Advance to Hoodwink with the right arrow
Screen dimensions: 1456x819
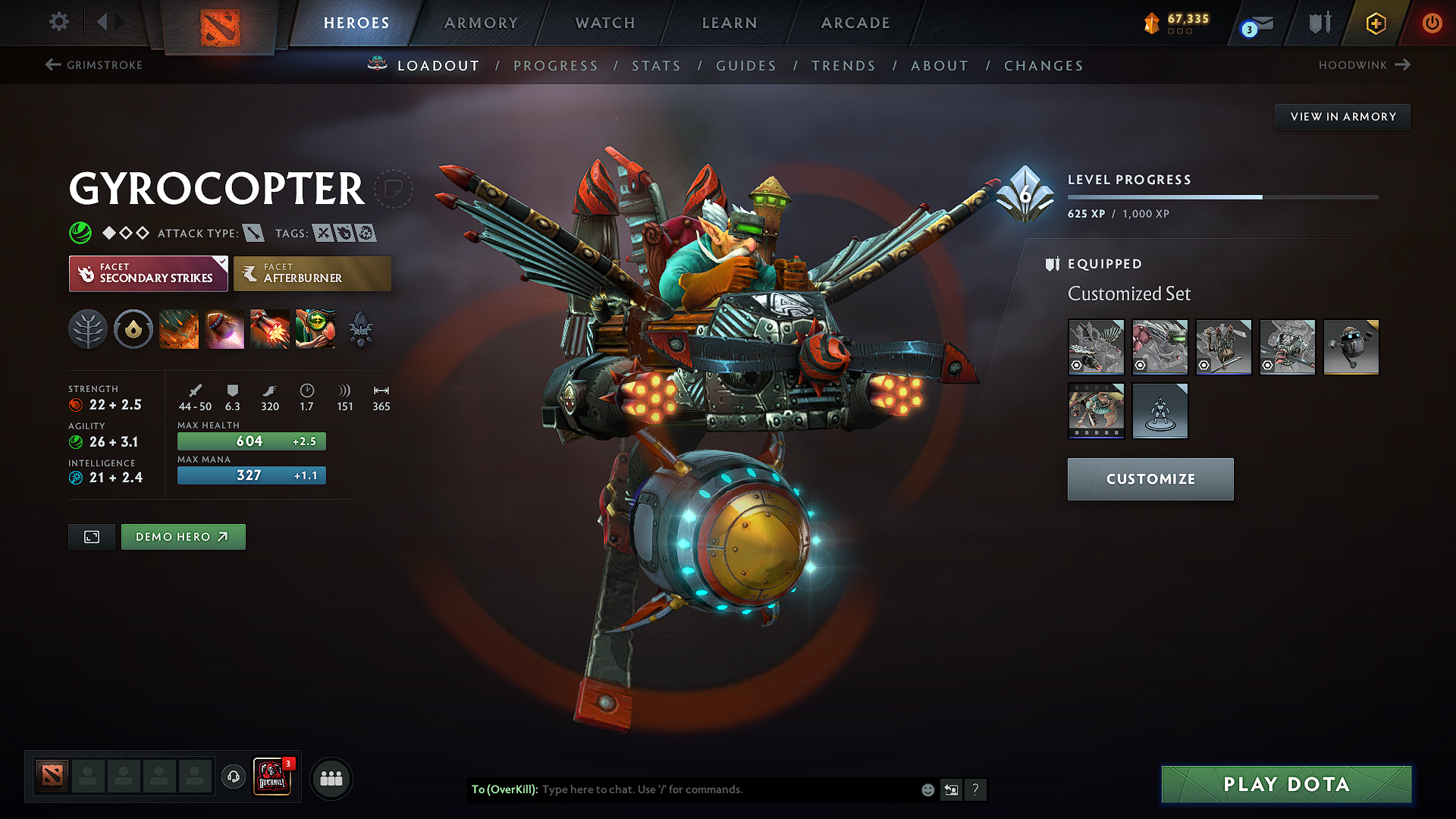[x=1403, y=65]
